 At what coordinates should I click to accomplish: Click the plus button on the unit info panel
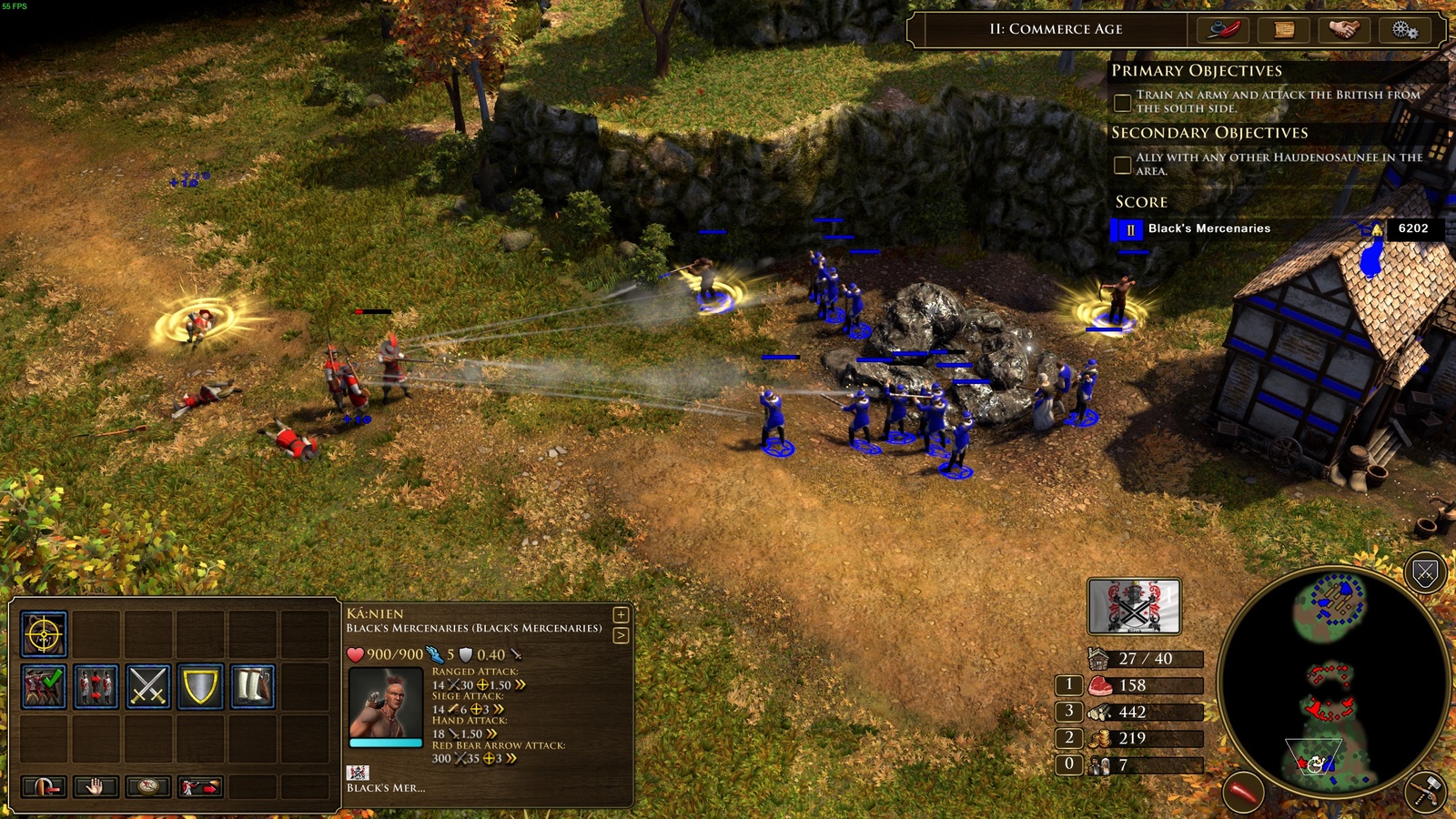click(621, 615)
